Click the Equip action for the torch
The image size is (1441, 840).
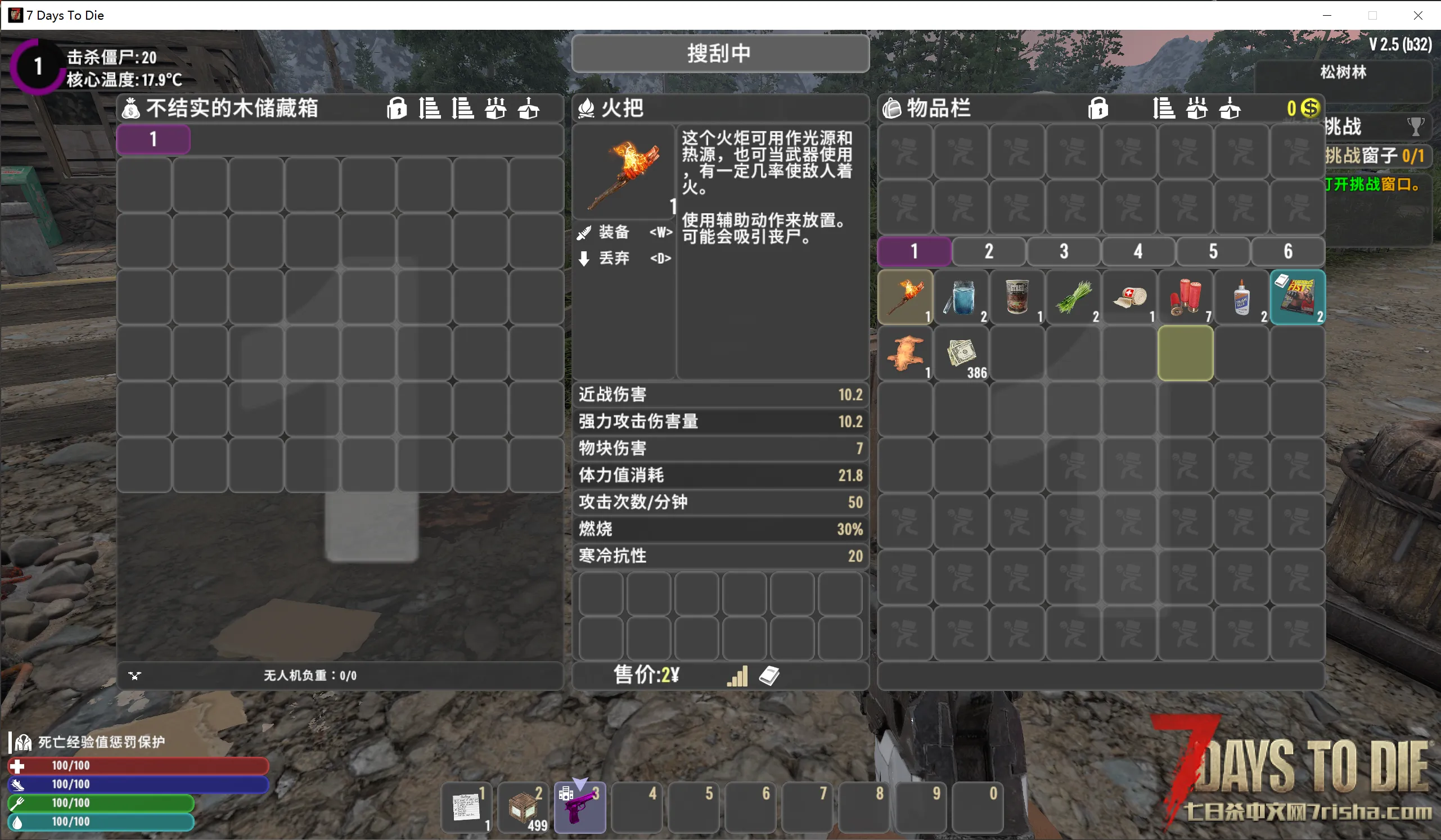pyautogui.click(x=614, y=232)
